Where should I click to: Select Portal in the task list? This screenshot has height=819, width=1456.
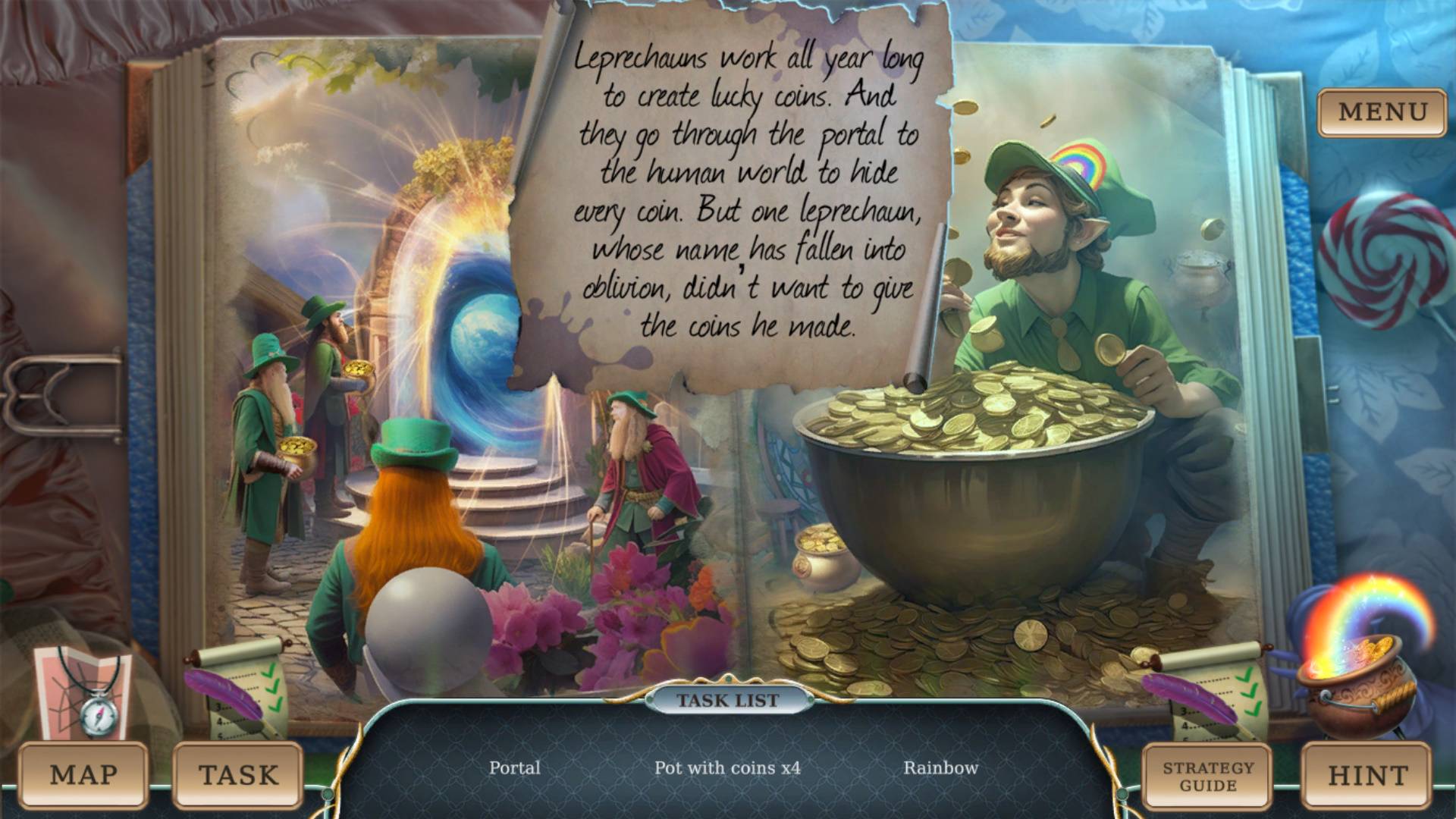point(515,767)
